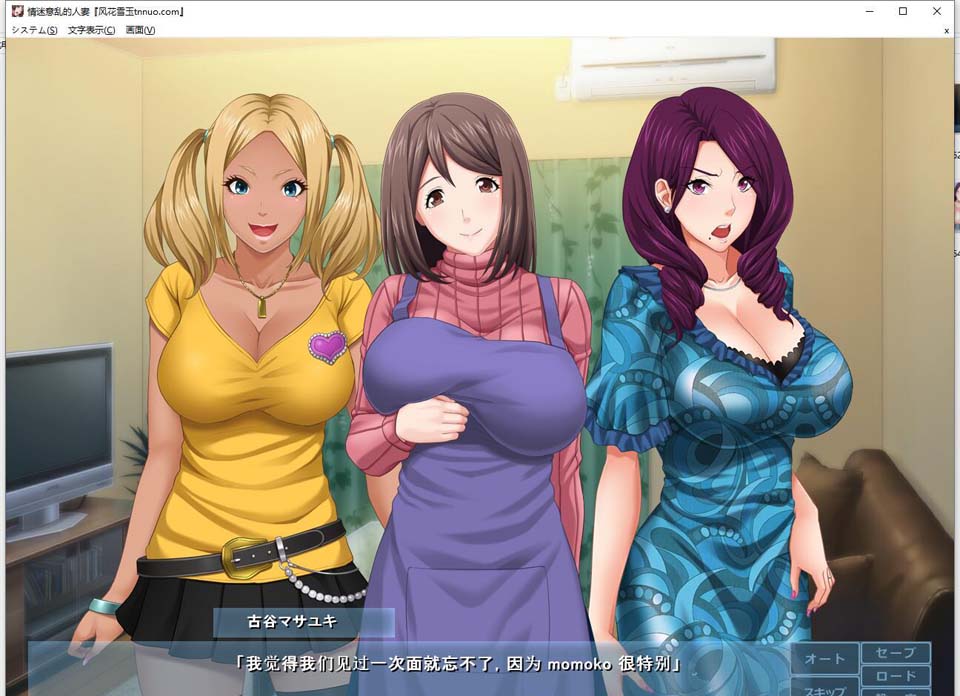Screen dimensions: 960x696
Task: Open the システム(S) menu
Action: click(x=34, y=30)
